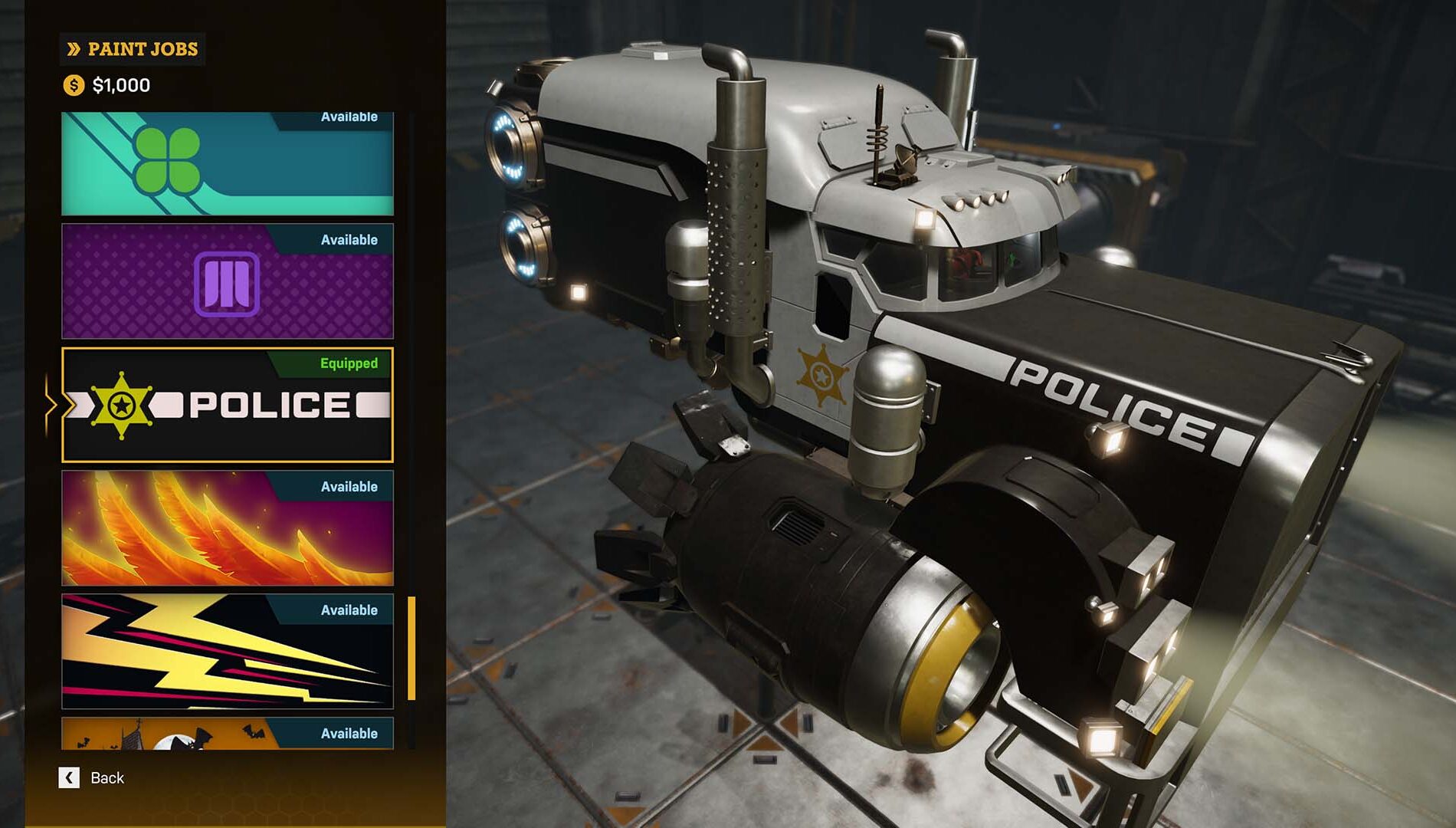Viewport: 1456px width, 828px height.
Task: Click the paint job list scrollbar
Action: coord(412,649)
